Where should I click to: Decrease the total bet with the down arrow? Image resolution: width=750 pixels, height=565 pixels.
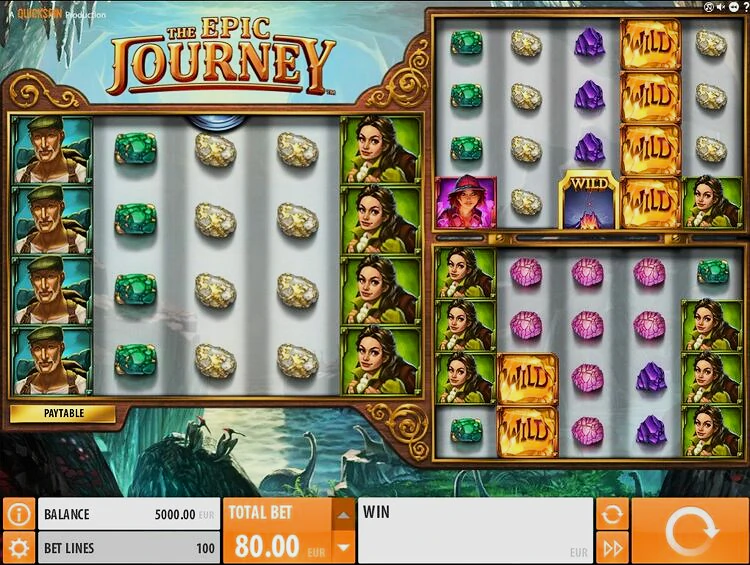(x=343, y=547)
